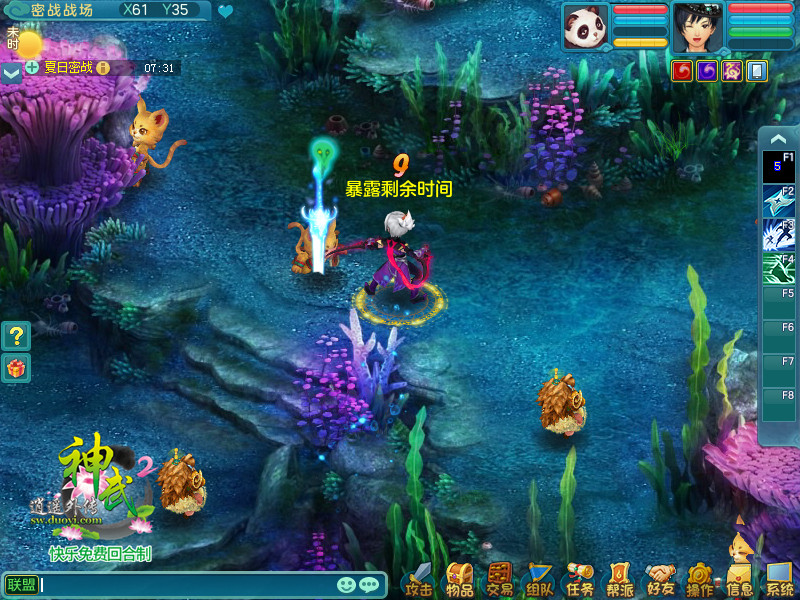Use the F1 hotbar slot
Image resolution: width=800 pixels, height=600 pixels.
point(778,166)
